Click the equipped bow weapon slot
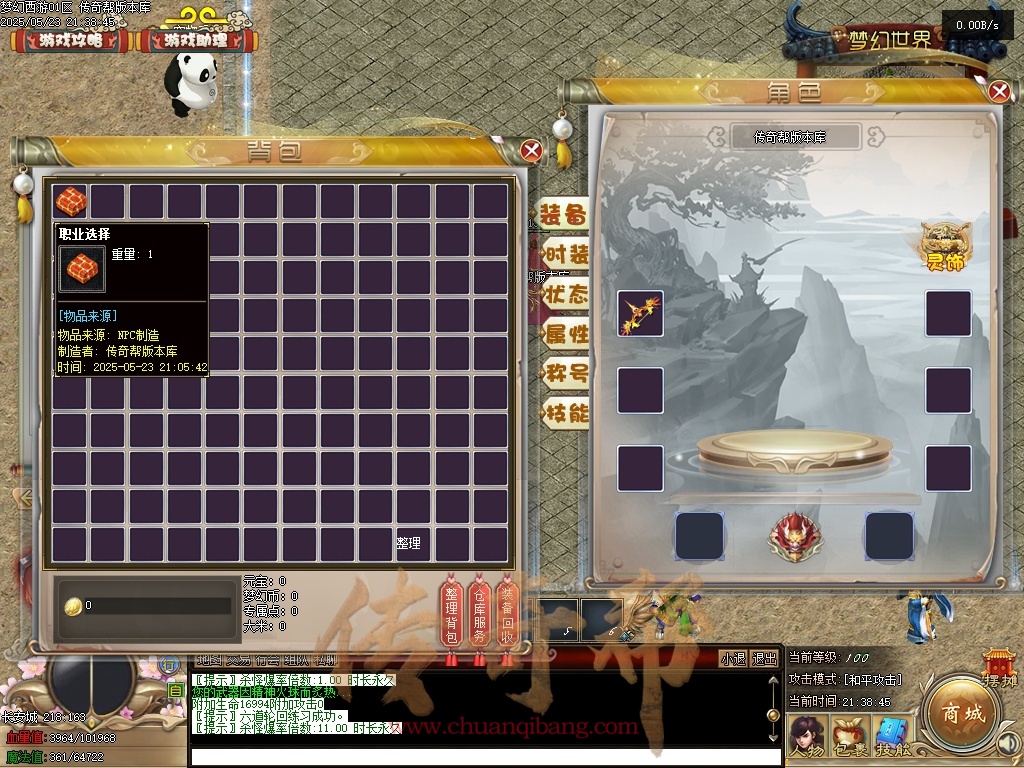Viewport: 1024px width, 768px height. (640, 313)
